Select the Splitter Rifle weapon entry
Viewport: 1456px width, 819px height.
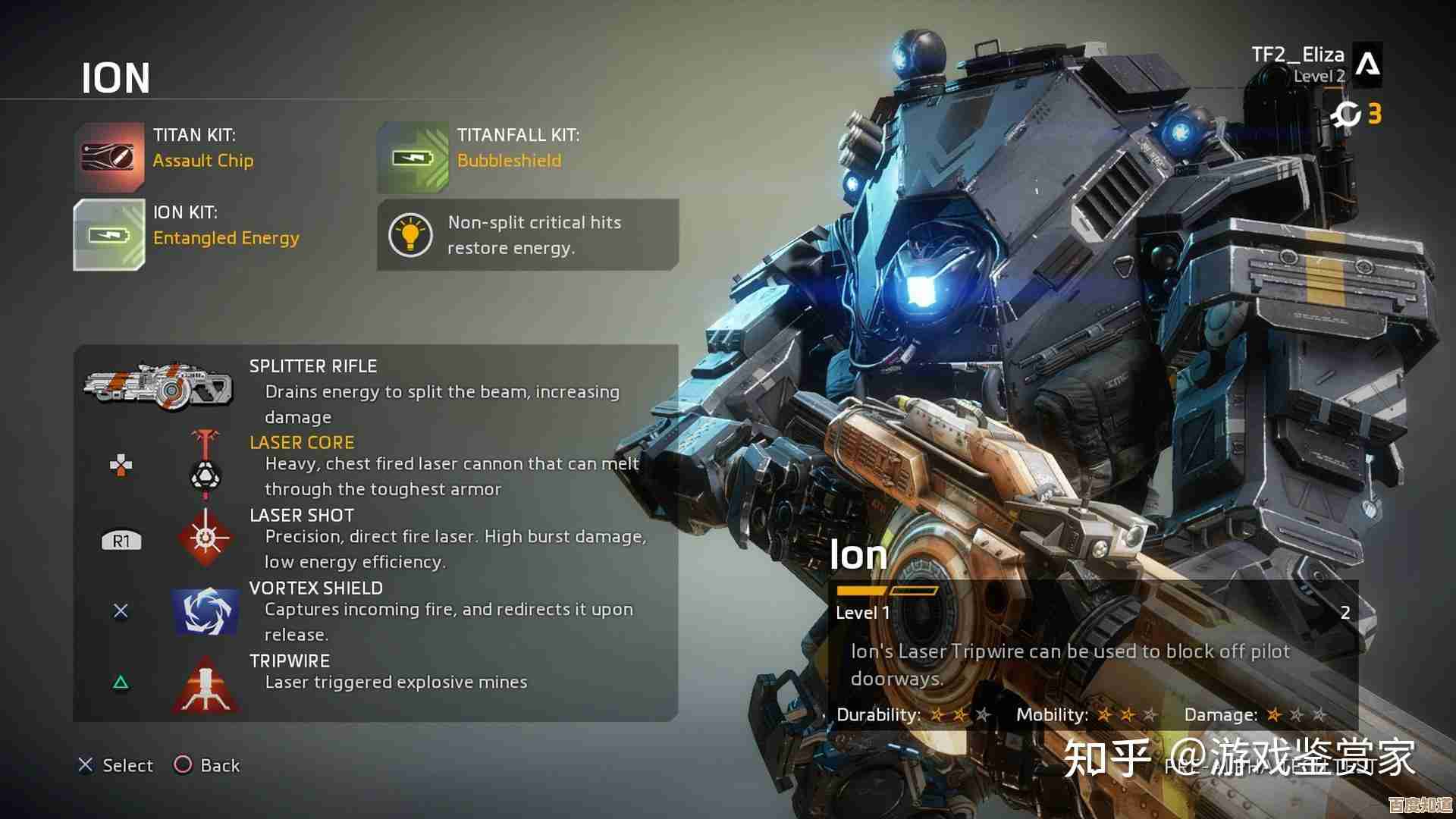[158, 385]
